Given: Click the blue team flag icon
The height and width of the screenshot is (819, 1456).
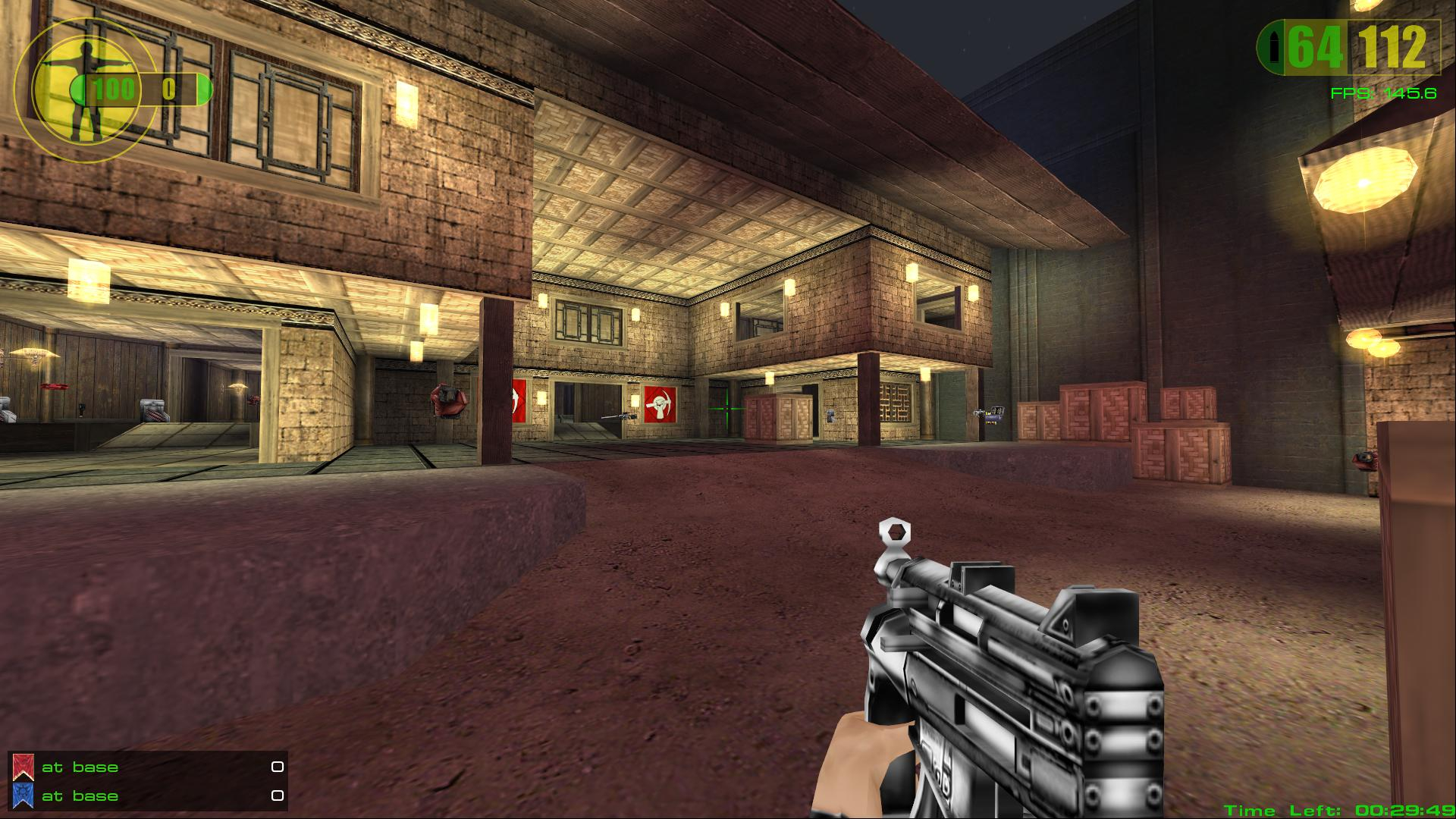Looking at the screenshot, I should pos(24,796).
